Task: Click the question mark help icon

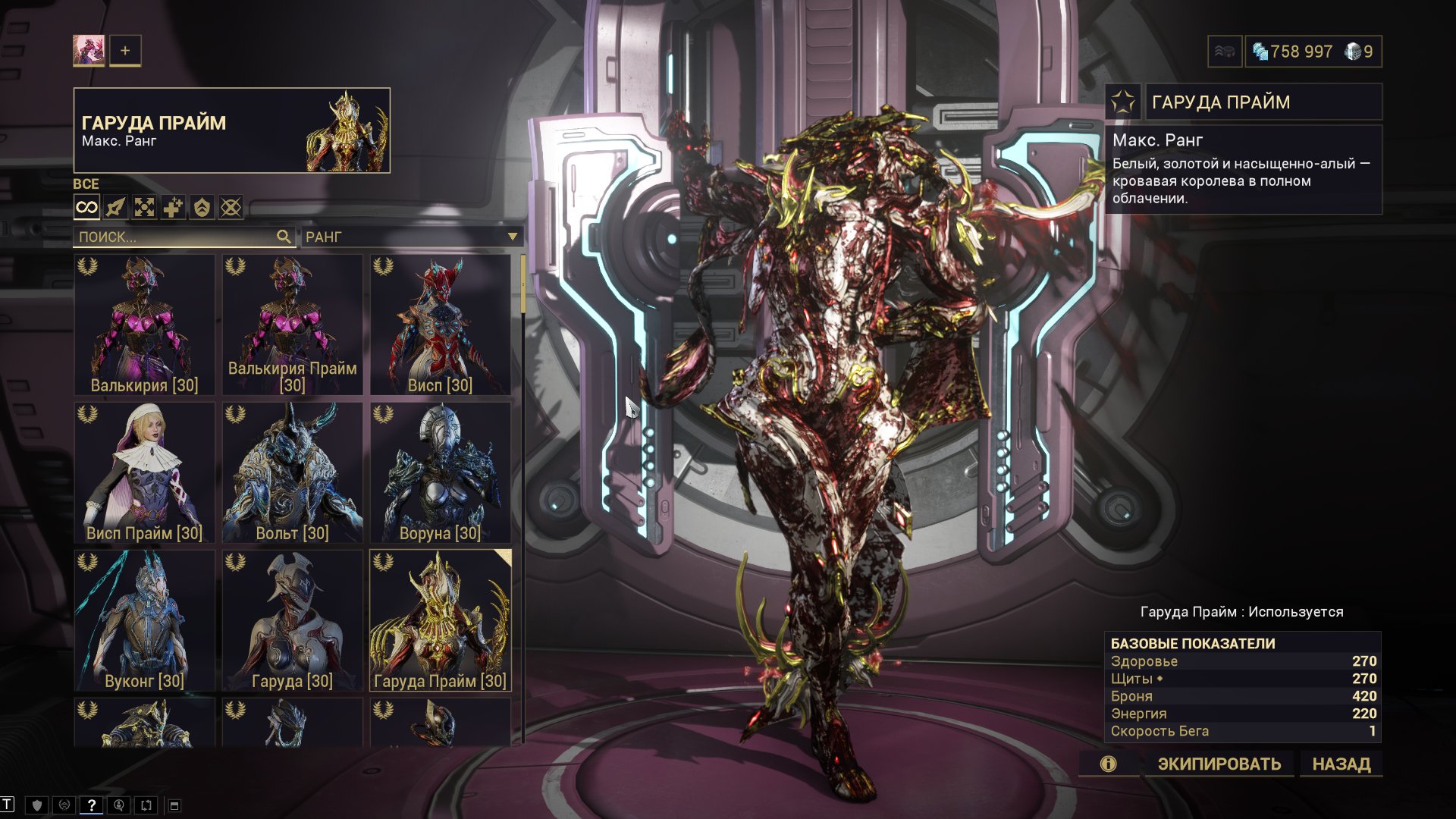Action: (91, 805)
